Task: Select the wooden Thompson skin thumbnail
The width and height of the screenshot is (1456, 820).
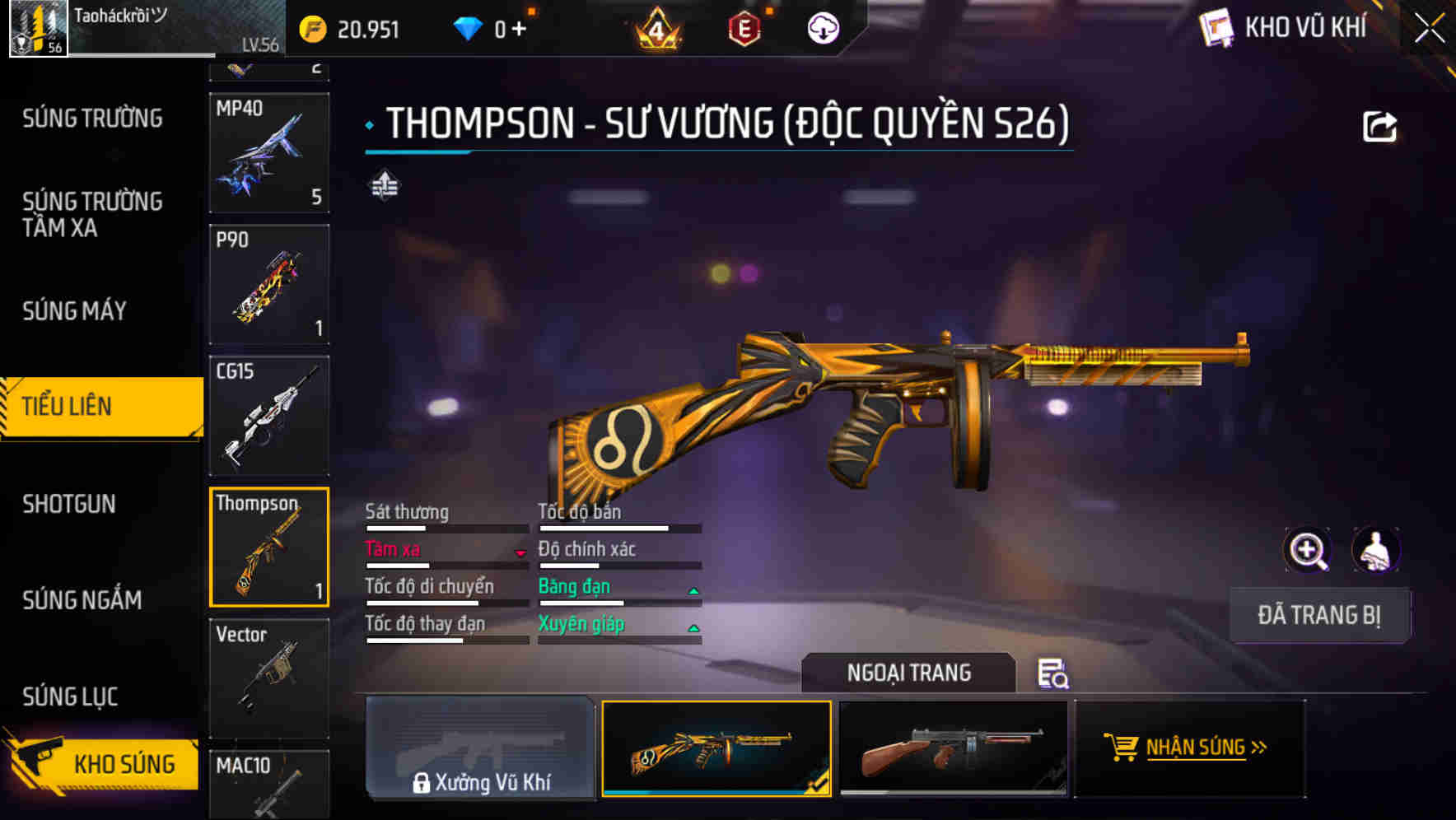Action: pyautogui.click(x=955, y=751)
